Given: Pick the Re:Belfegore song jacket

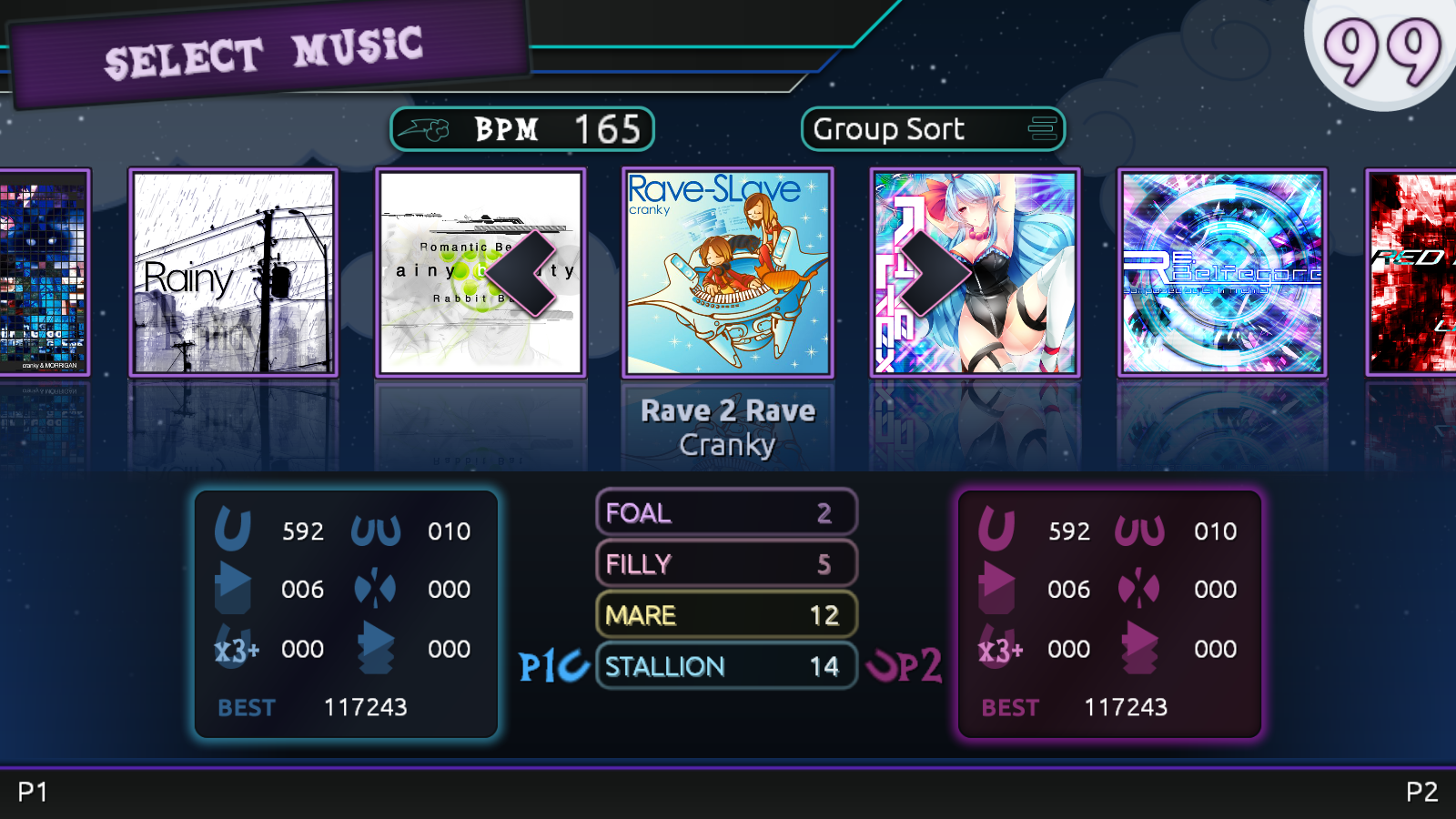Looking at the screenshot, I should (1221, 272).
